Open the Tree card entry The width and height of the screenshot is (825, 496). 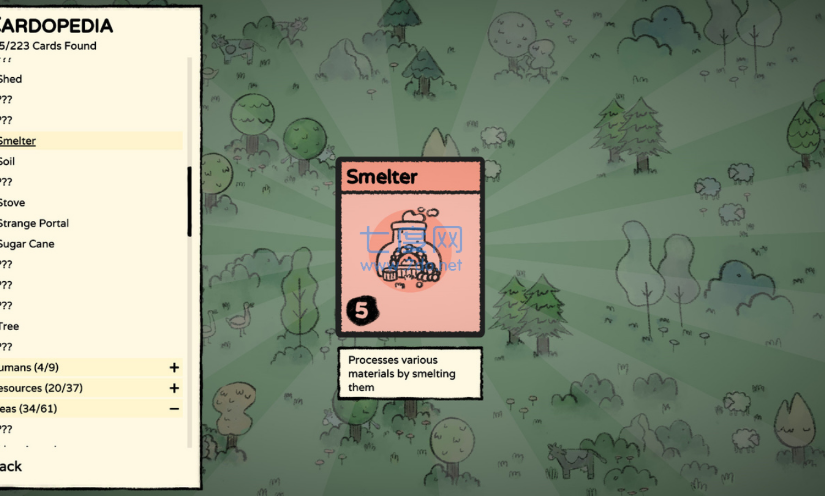[x=10, y=326]
